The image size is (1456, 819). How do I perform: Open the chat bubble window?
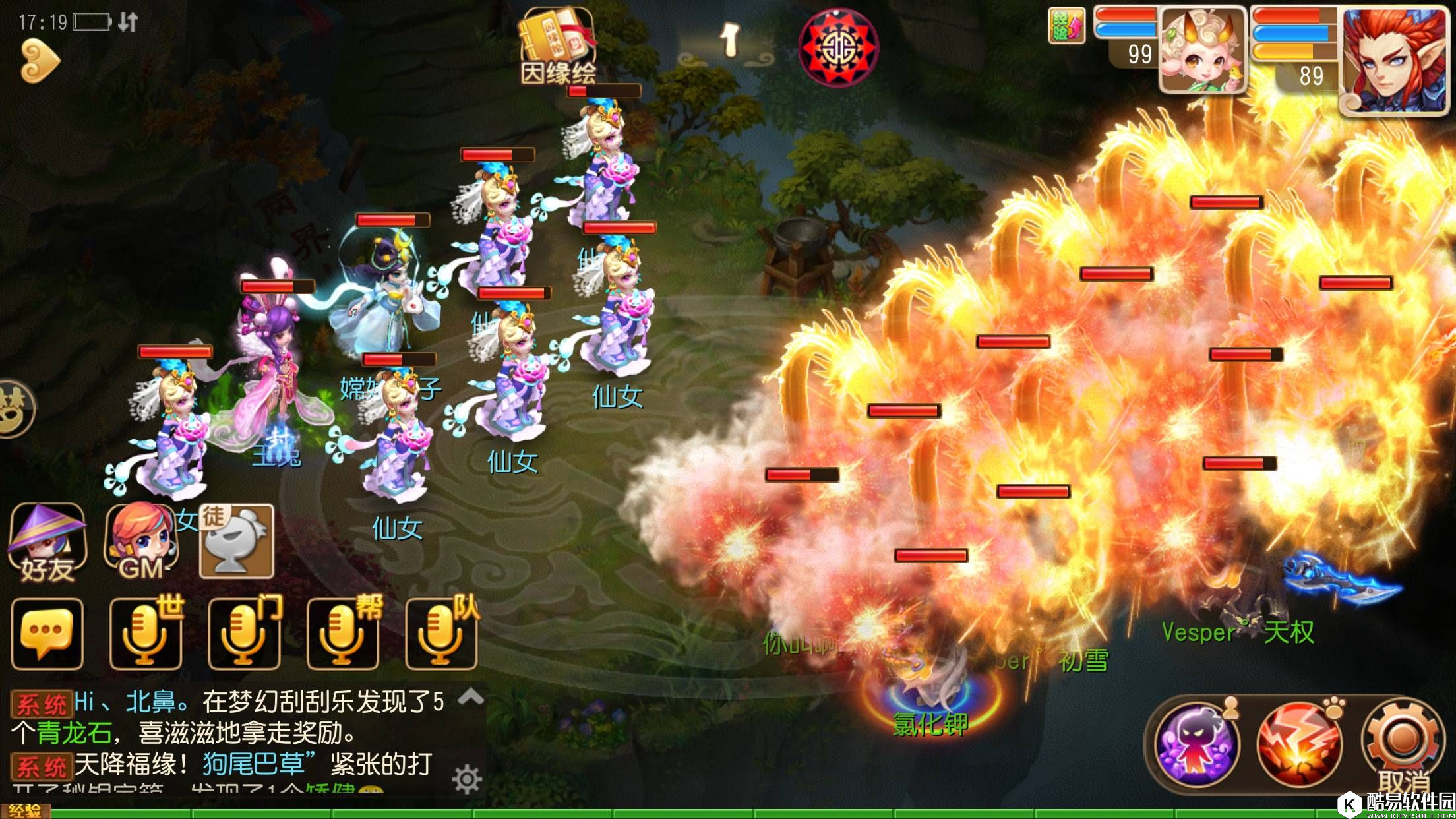tap(47, 632)
